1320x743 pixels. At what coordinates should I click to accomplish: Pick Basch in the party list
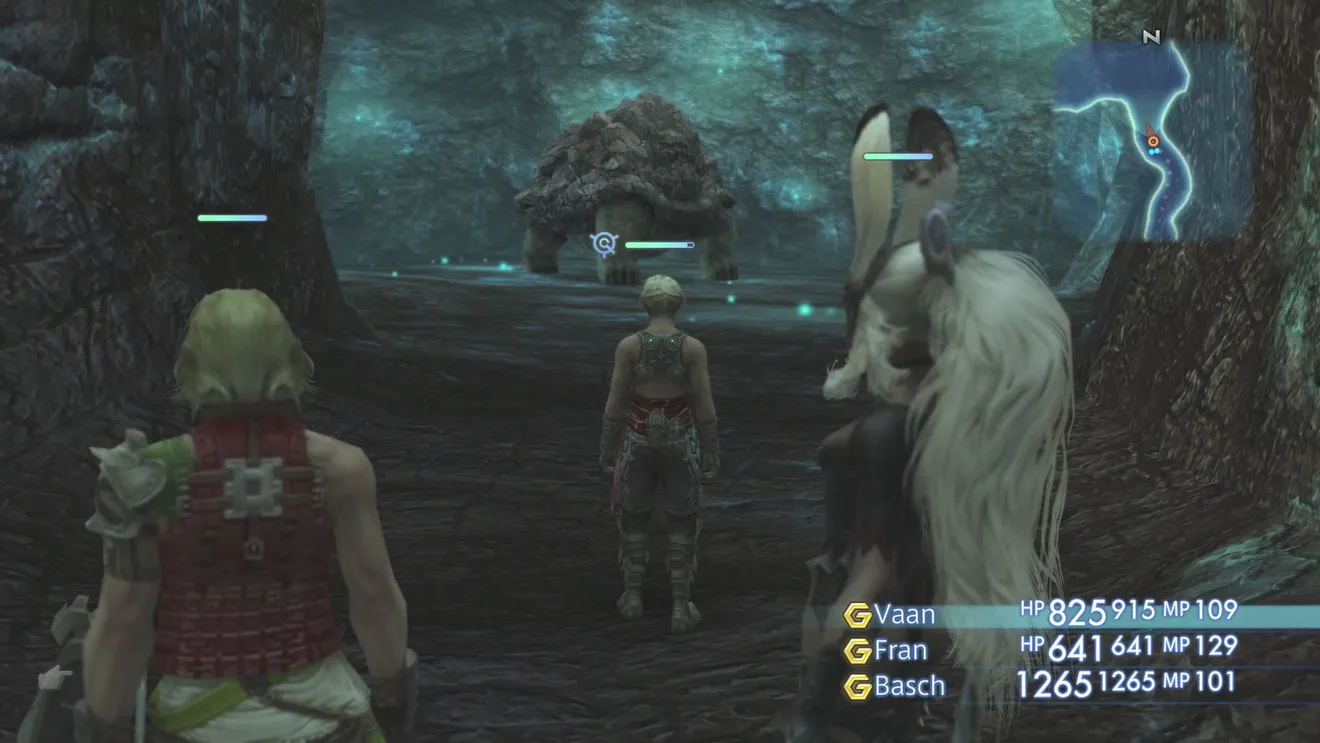909,687
